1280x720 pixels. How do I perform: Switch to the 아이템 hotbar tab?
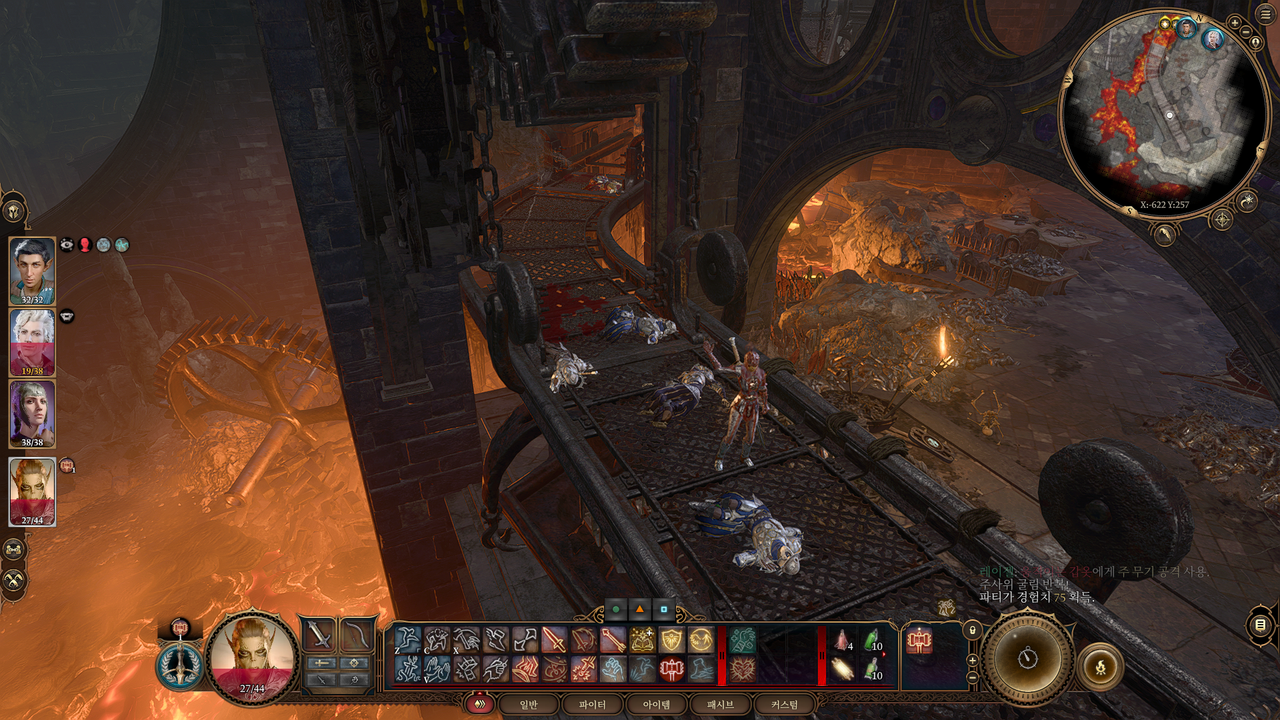(656, 704)
